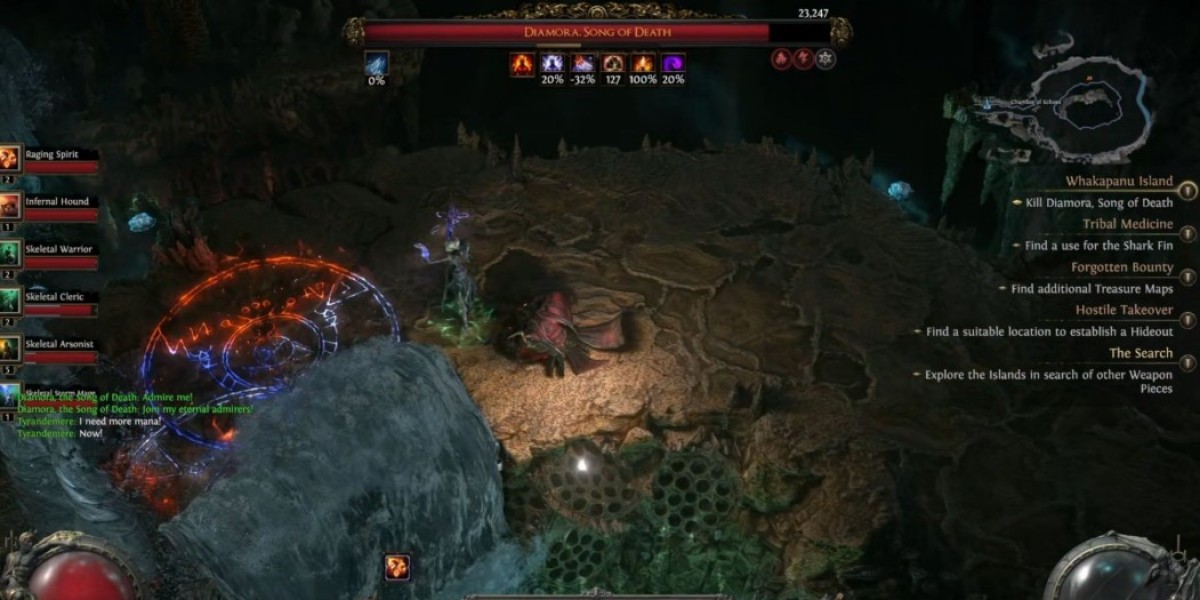Open The Search quest entry
Viewport: 1200px width, 600px height.
pyautogui.click(x=1140, y=353)
